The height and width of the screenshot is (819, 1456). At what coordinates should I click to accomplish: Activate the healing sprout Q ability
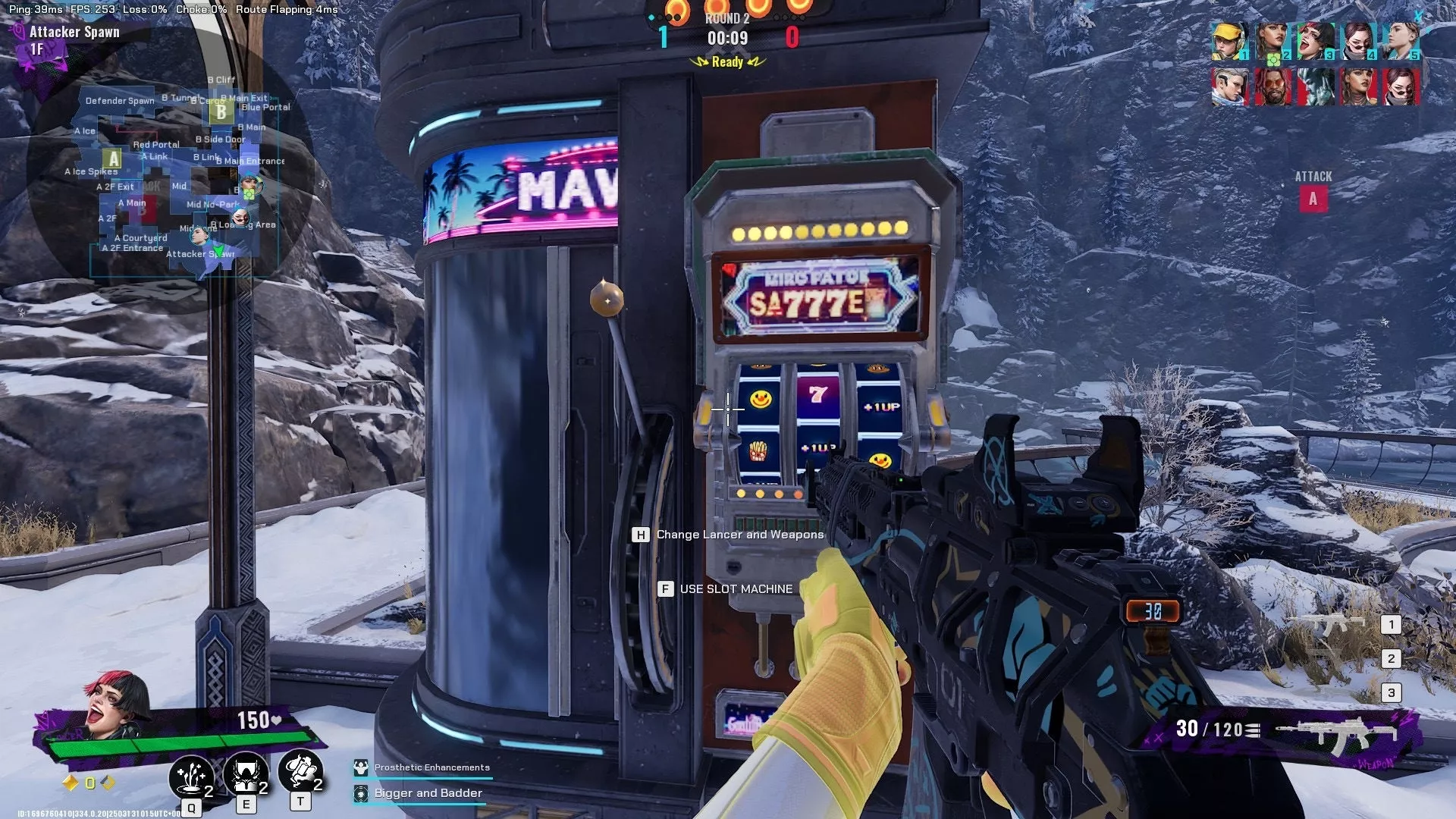(x=190, y=776)
